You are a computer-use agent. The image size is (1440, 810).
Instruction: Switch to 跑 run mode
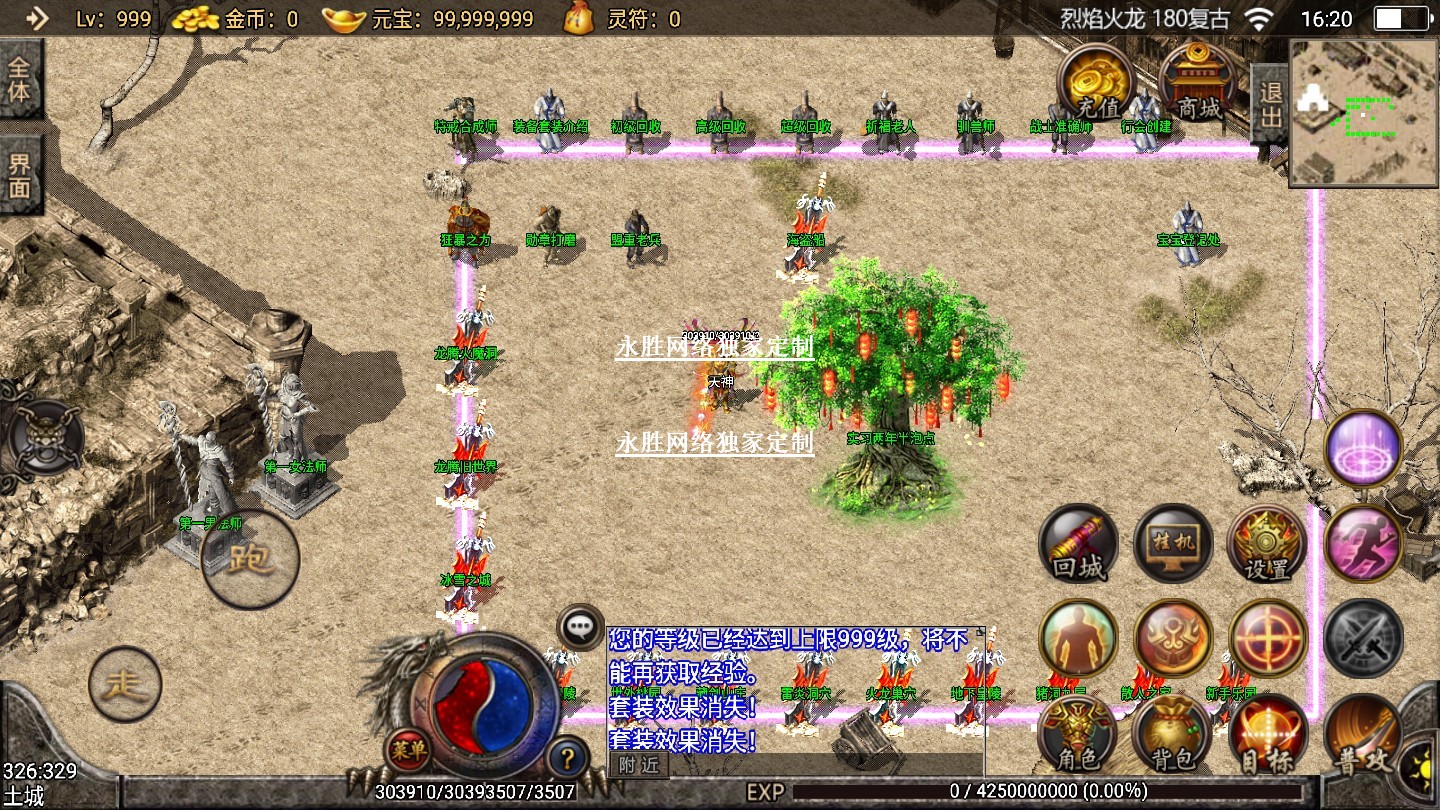click(x=250, y=558)
